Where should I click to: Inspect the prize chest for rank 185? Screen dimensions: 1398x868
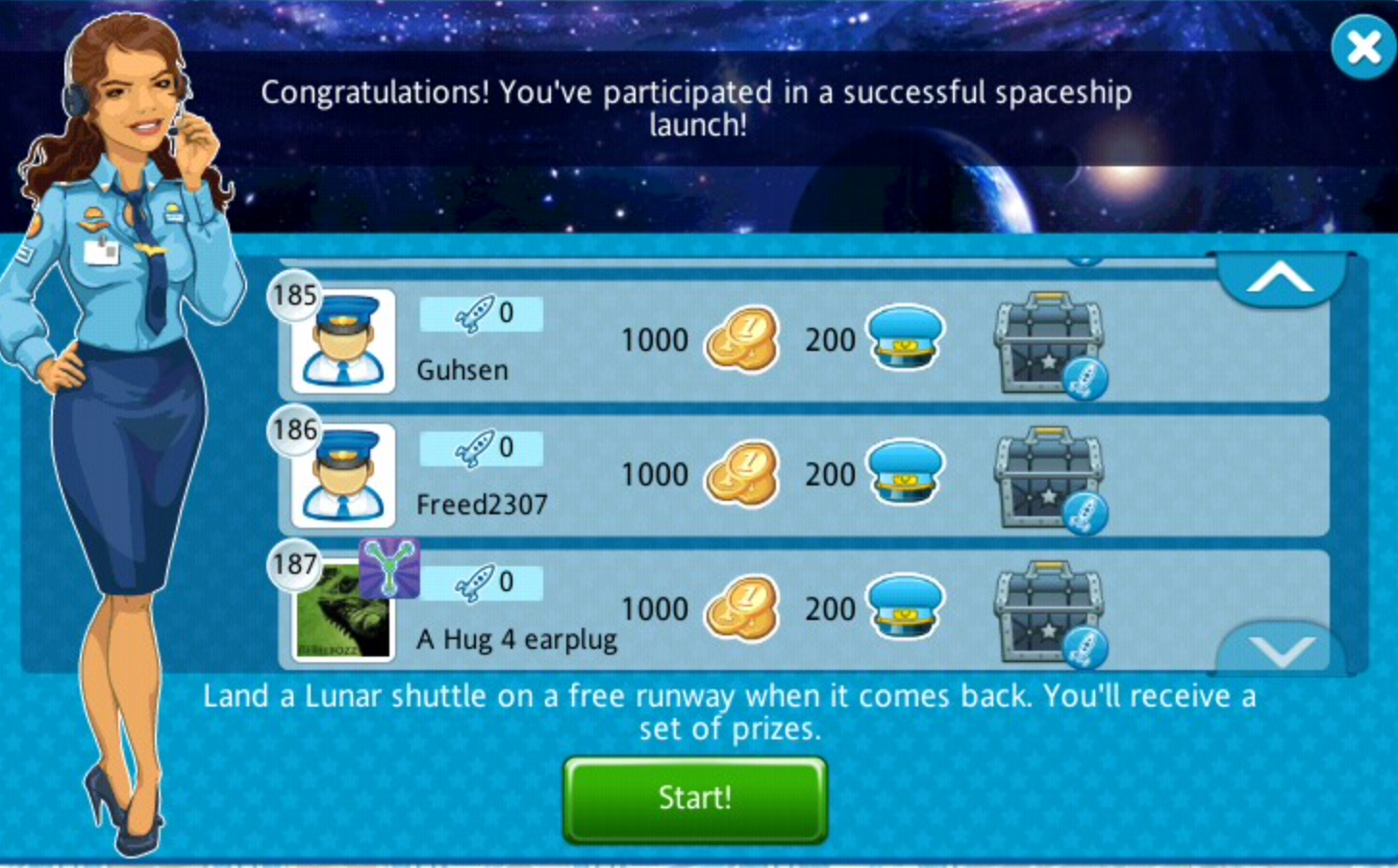[1049, 343]
